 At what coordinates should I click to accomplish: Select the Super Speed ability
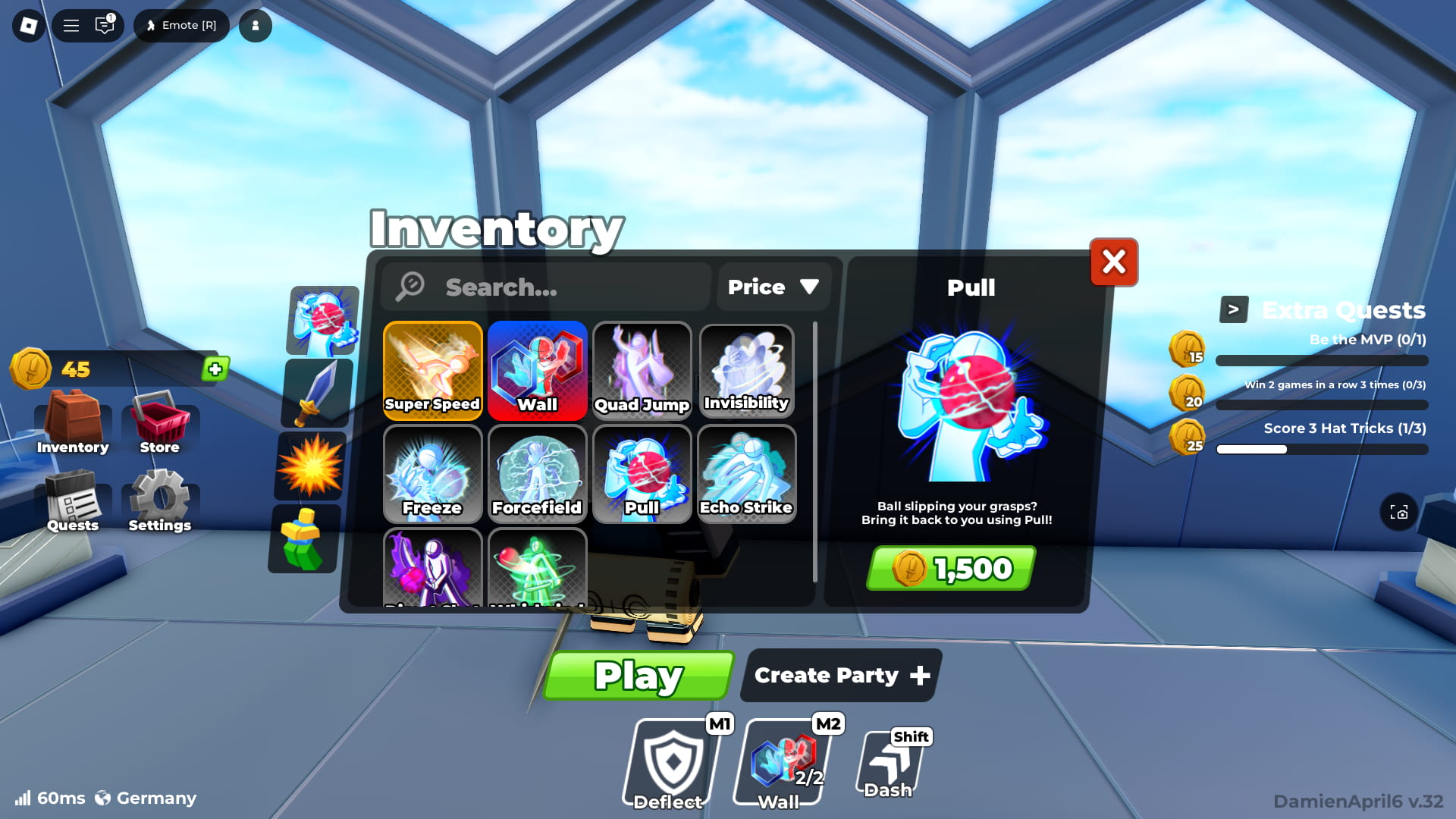432,371
